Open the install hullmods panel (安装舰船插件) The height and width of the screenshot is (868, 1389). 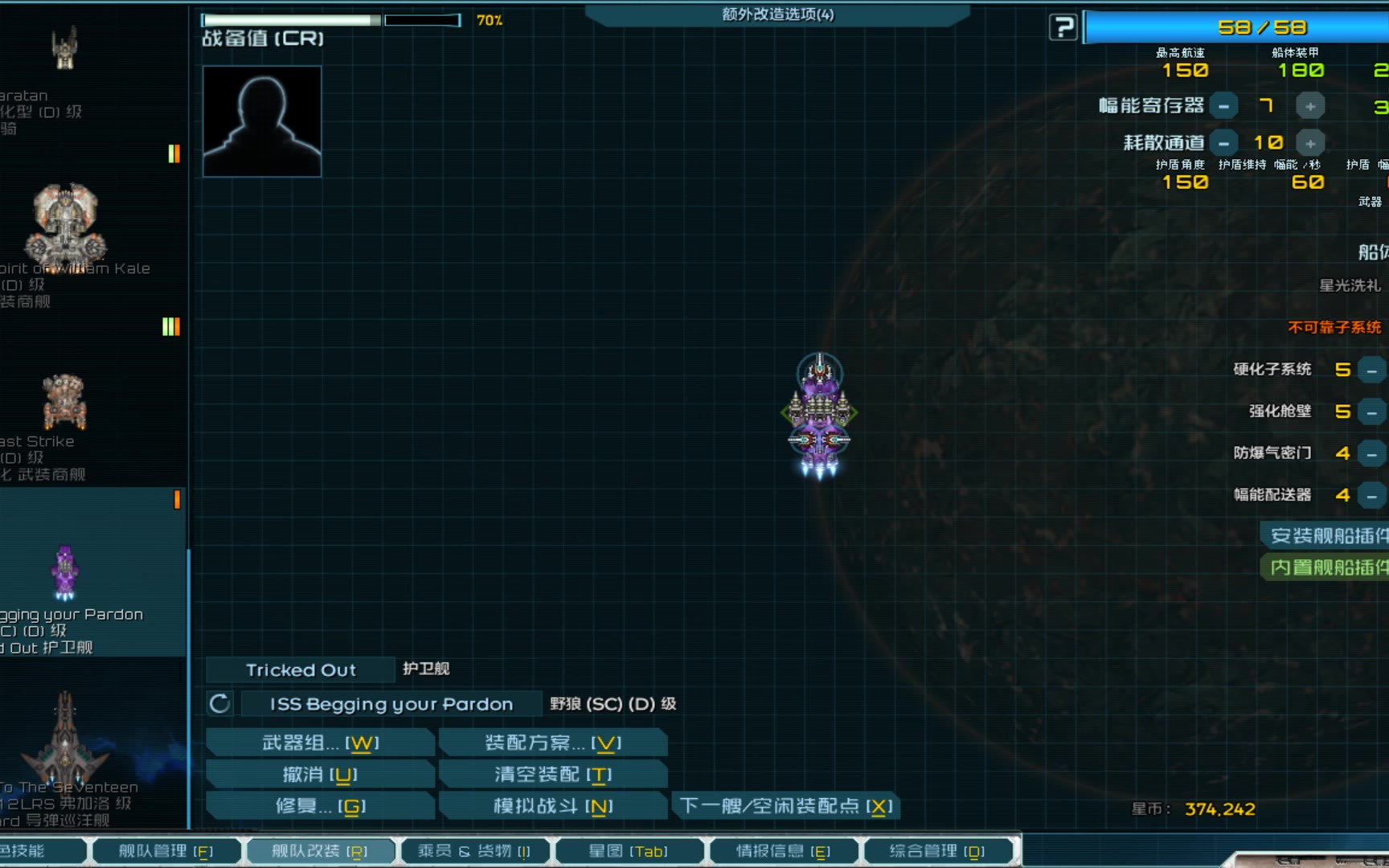coord(1326,535)
